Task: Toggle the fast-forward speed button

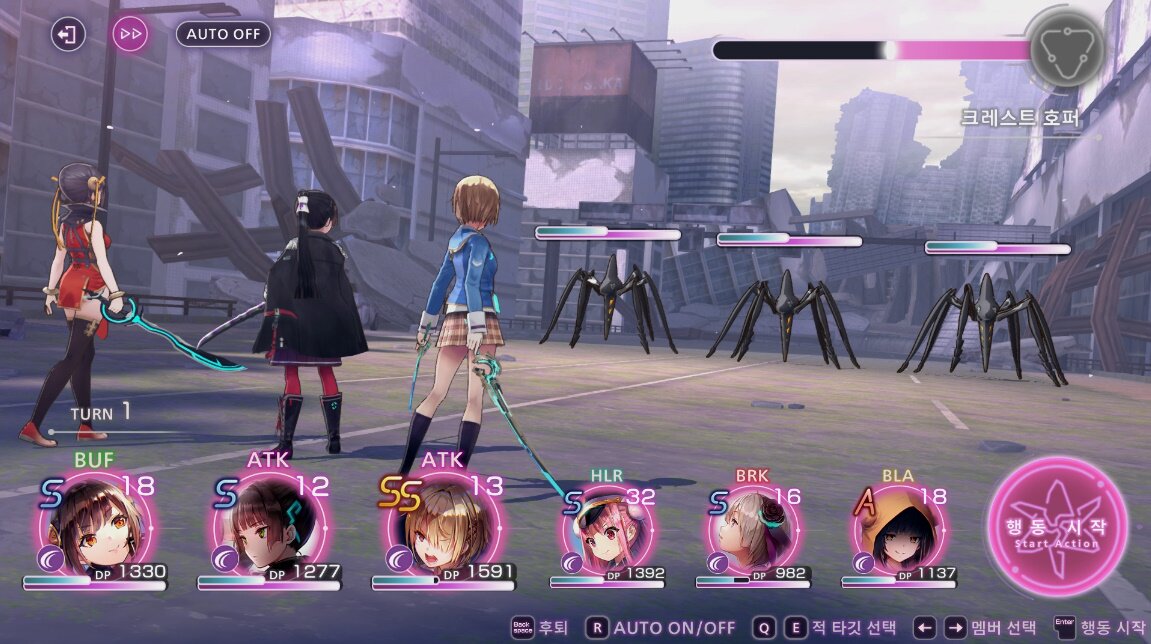Action: click(130, 34)
